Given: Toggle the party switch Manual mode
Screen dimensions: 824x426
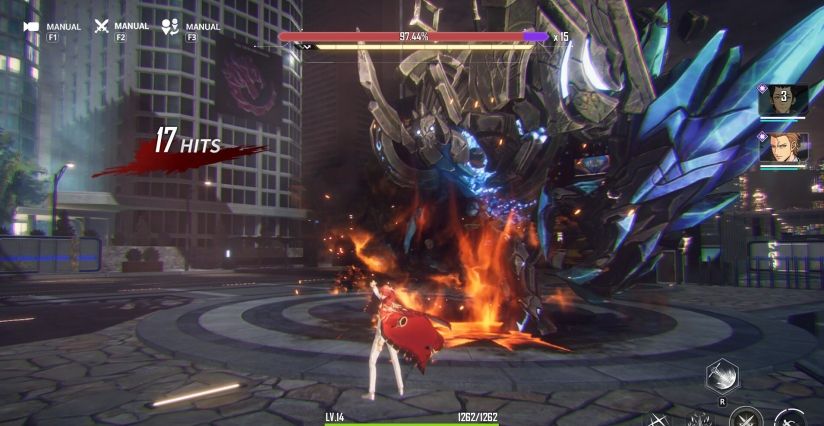Looking at the screenshot, I should [x=170, y=27].
